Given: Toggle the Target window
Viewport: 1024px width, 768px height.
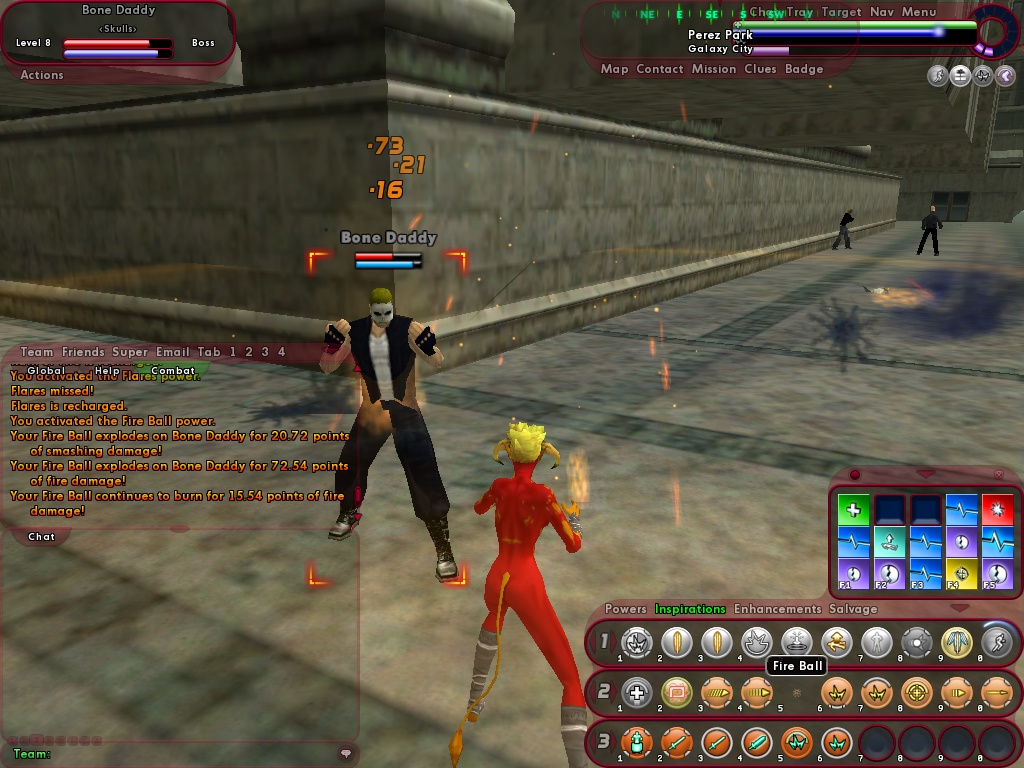Looking at the screenshot, I should [841, 12].
